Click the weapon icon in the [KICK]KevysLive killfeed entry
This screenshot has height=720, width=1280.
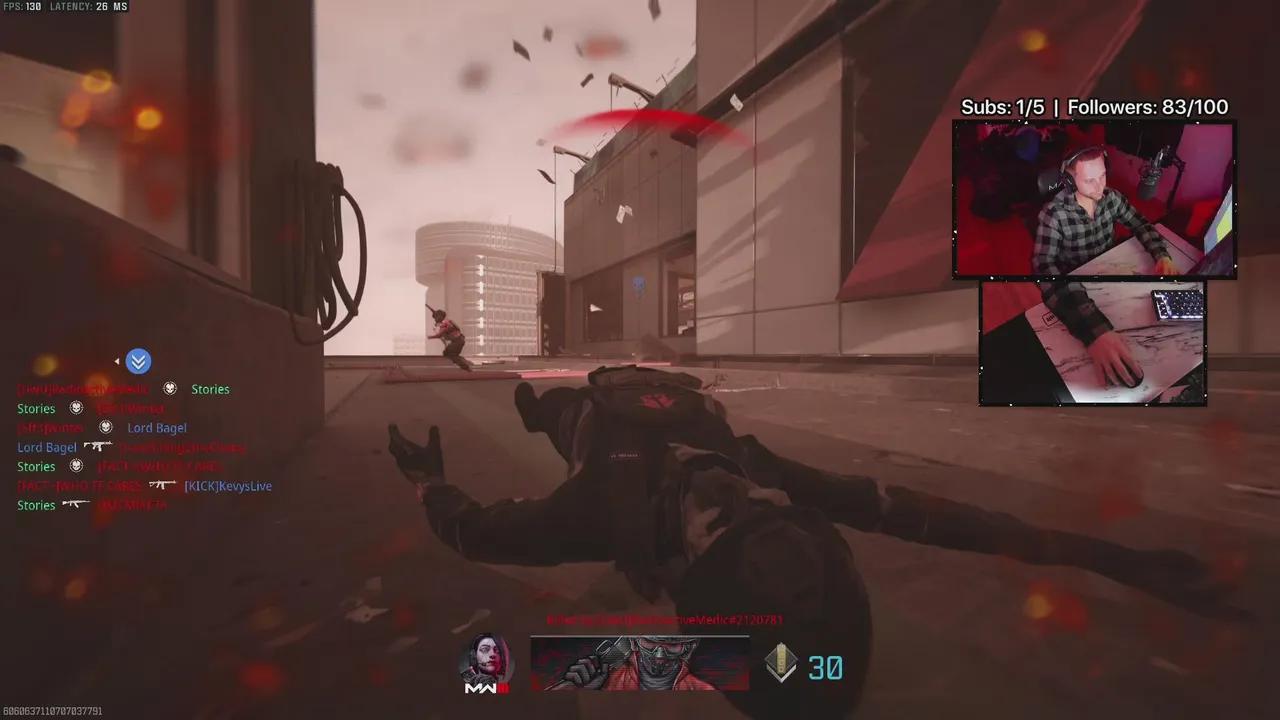(162, 485)
